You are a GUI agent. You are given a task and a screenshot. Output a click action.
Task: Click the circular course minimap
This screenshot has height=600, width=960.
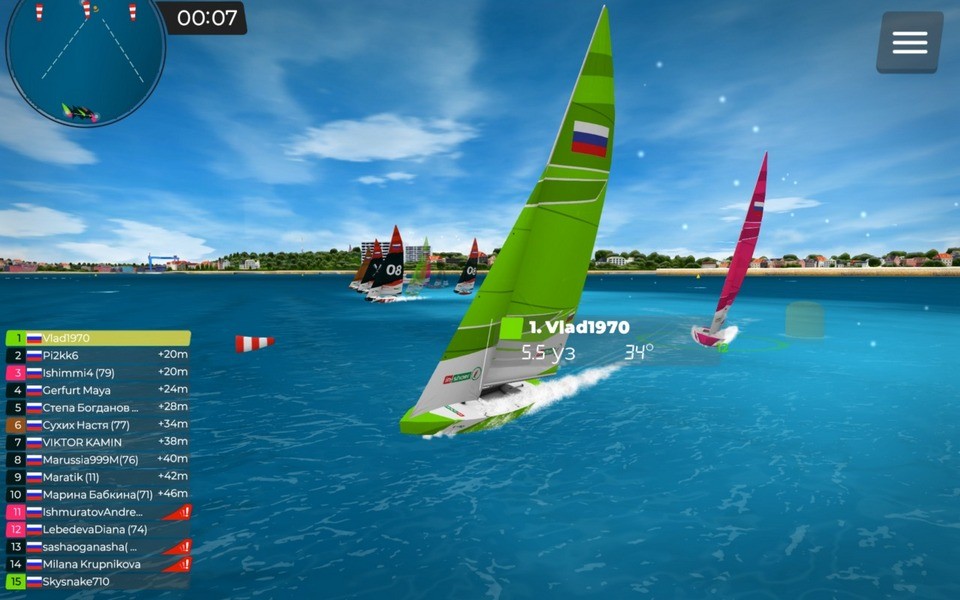coord(85,60)
